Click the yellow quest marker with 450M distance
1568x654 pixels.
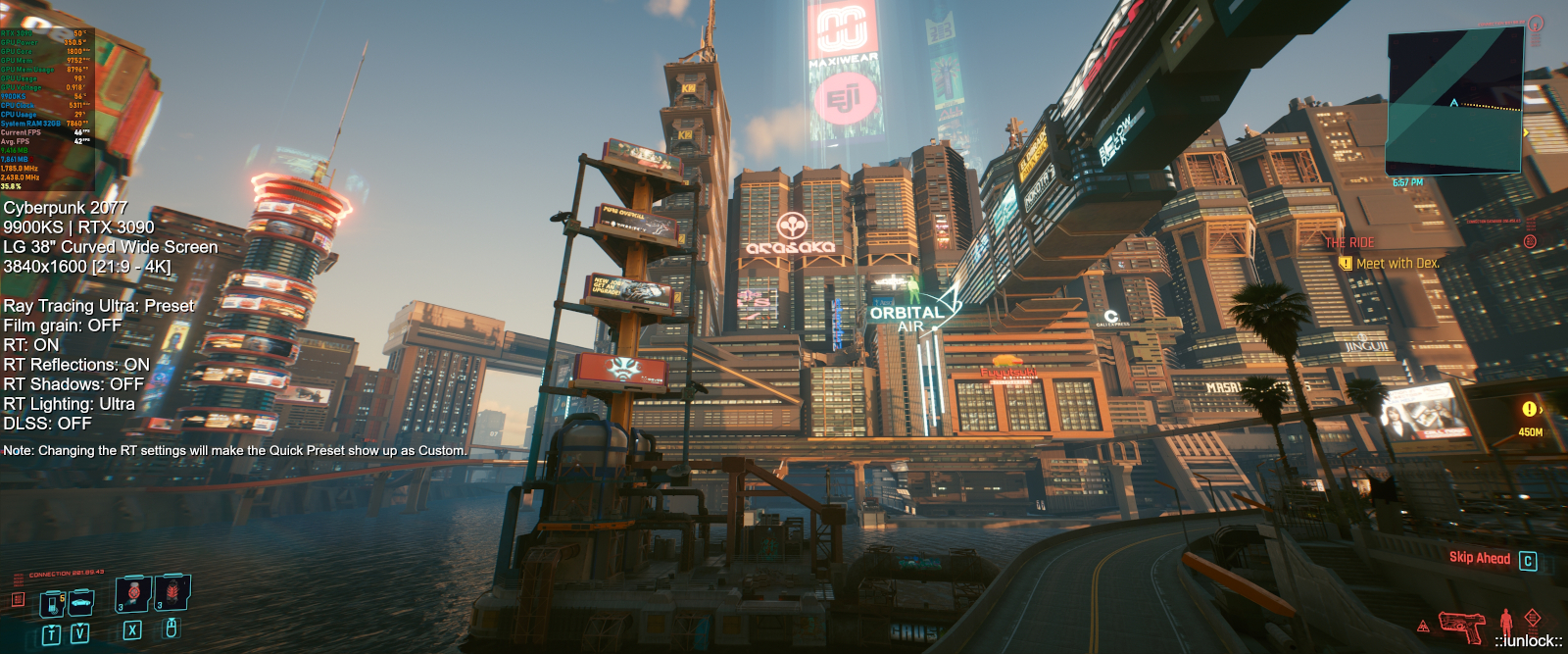[x=1530, y=410]
